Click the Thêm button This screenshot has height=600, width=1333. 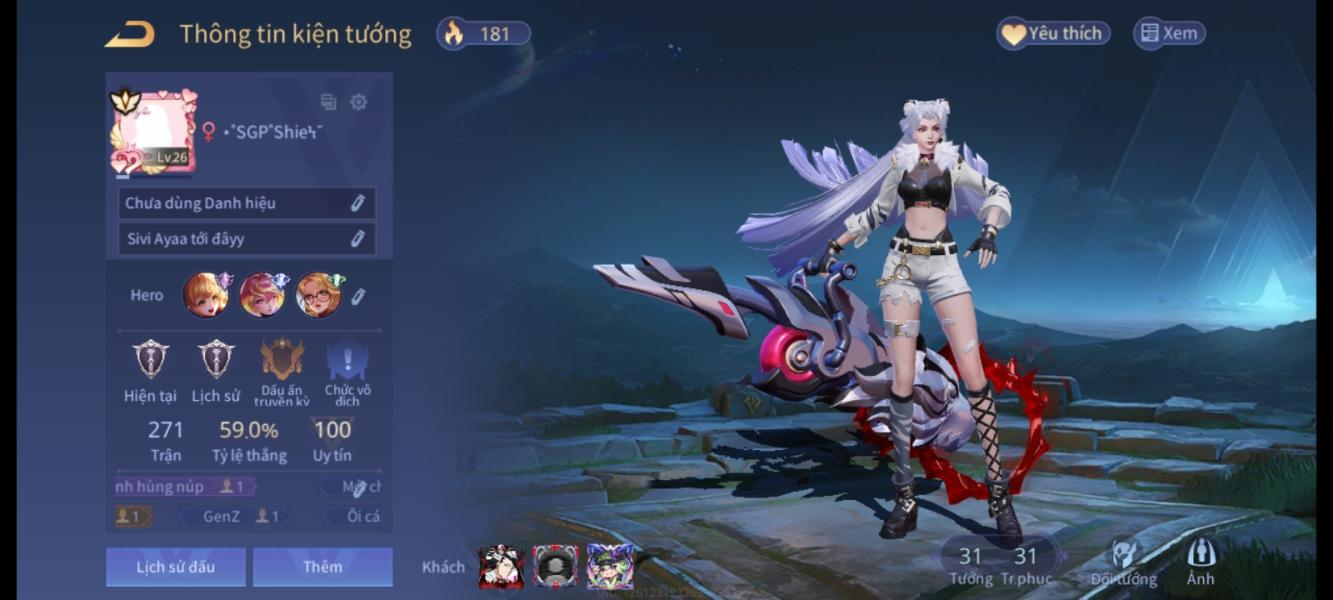pos(322,567)
